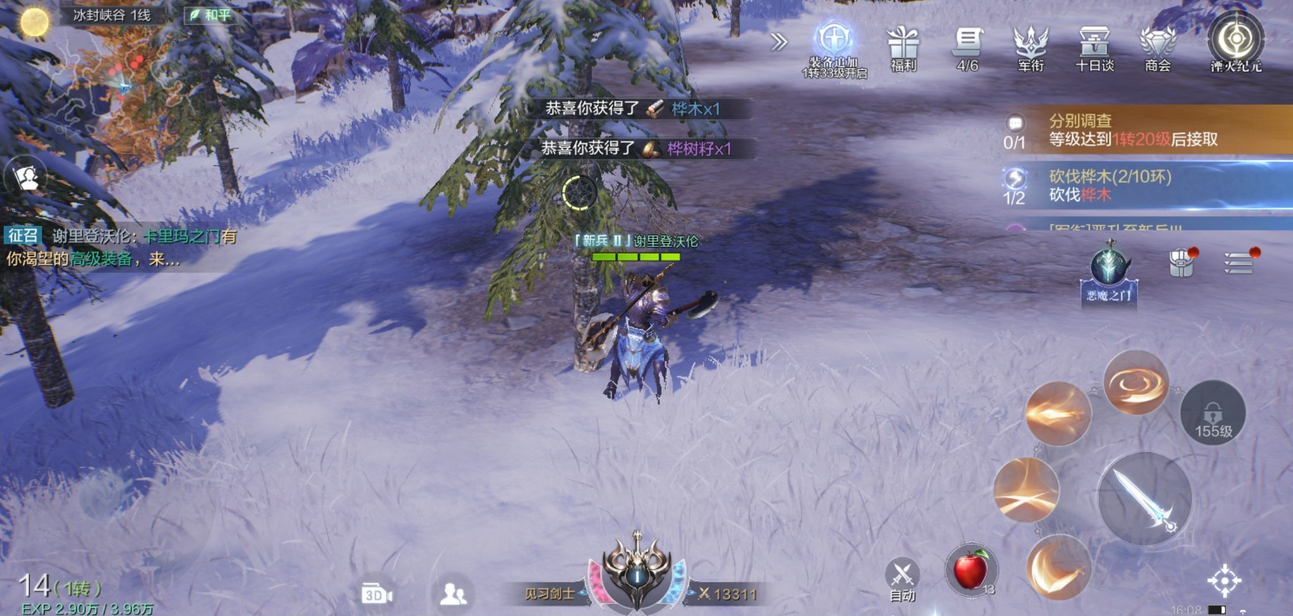Open the 商会 diamond shop
The width and height of the screenshot is (1293, 616).
[1158, 47]
